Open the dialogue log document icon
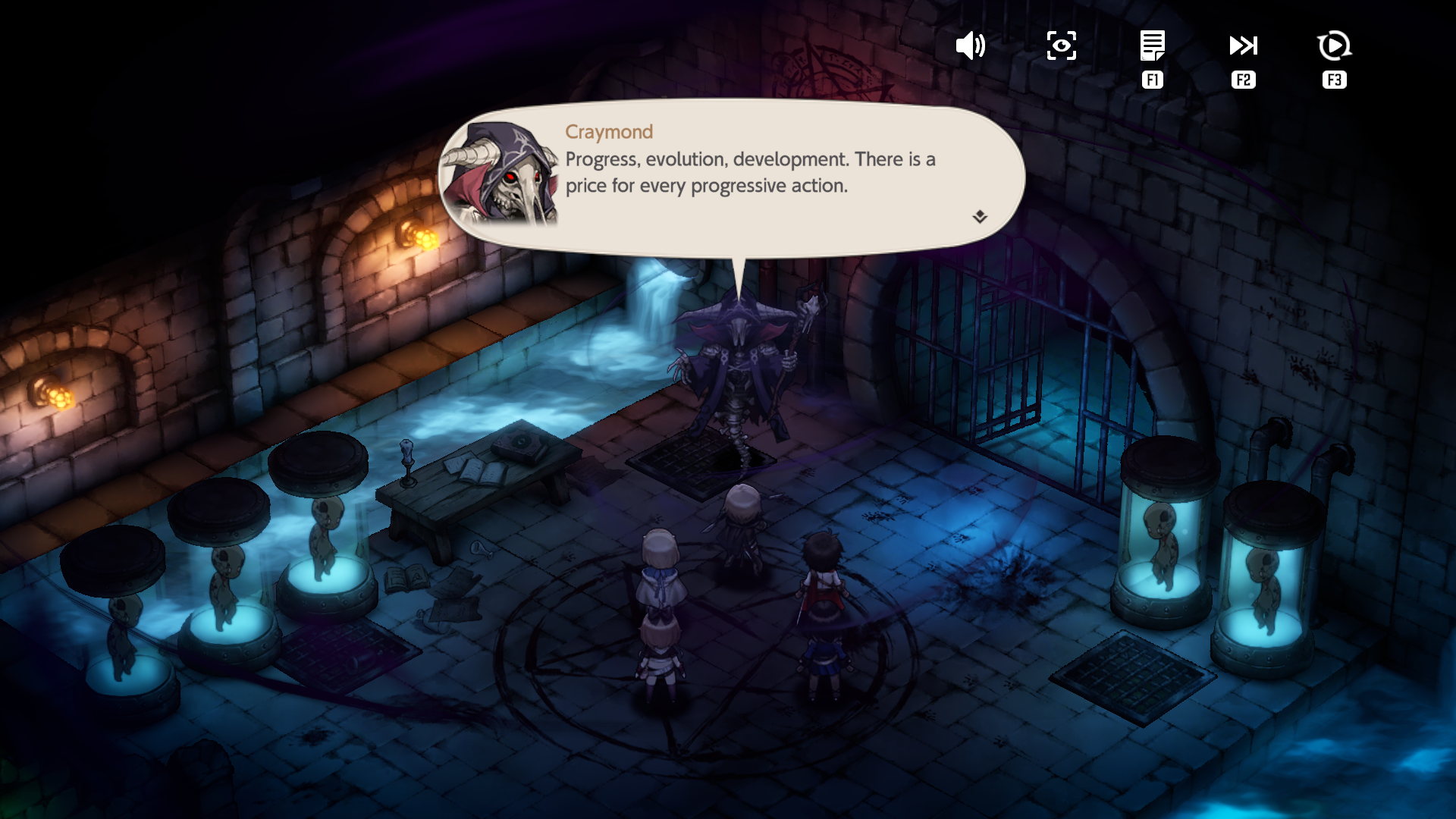Image resolution: width=1456 pixels, height=819 pixels. [1152, 46]
